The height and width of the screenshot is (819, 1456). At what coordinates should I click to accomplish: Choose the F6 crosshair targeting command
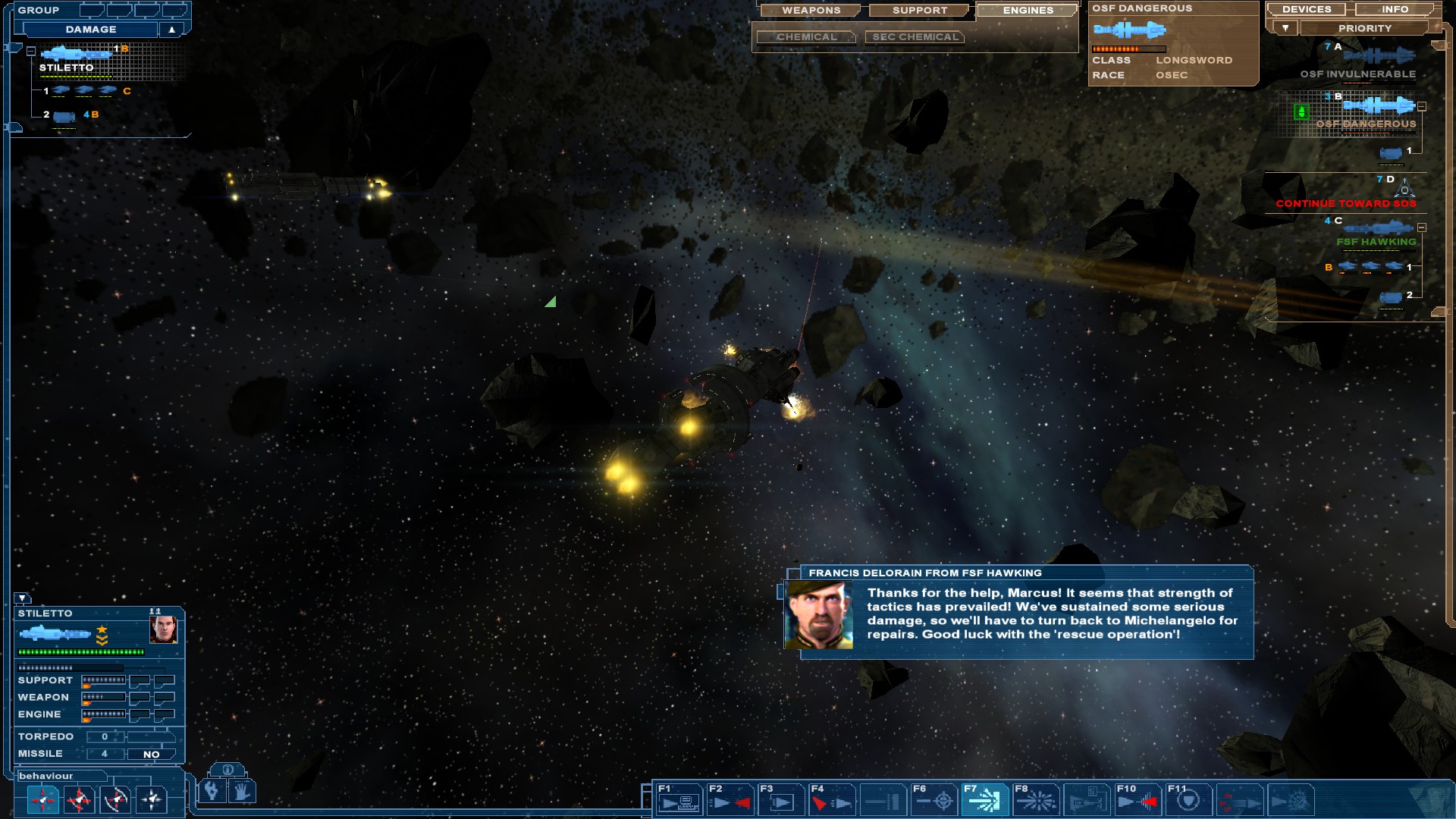934,800
